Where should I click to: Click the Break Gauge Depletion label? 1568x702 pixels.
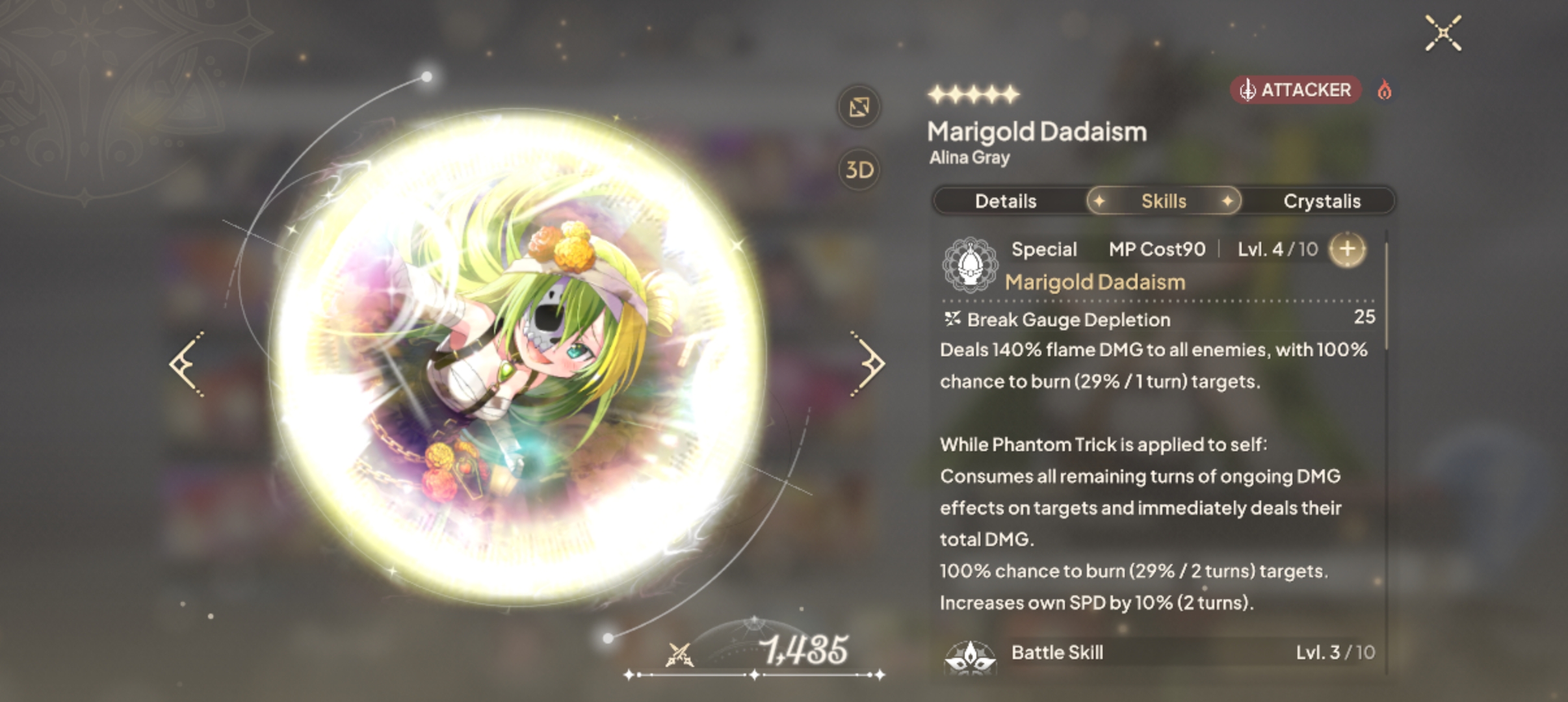click(1068, 320)
